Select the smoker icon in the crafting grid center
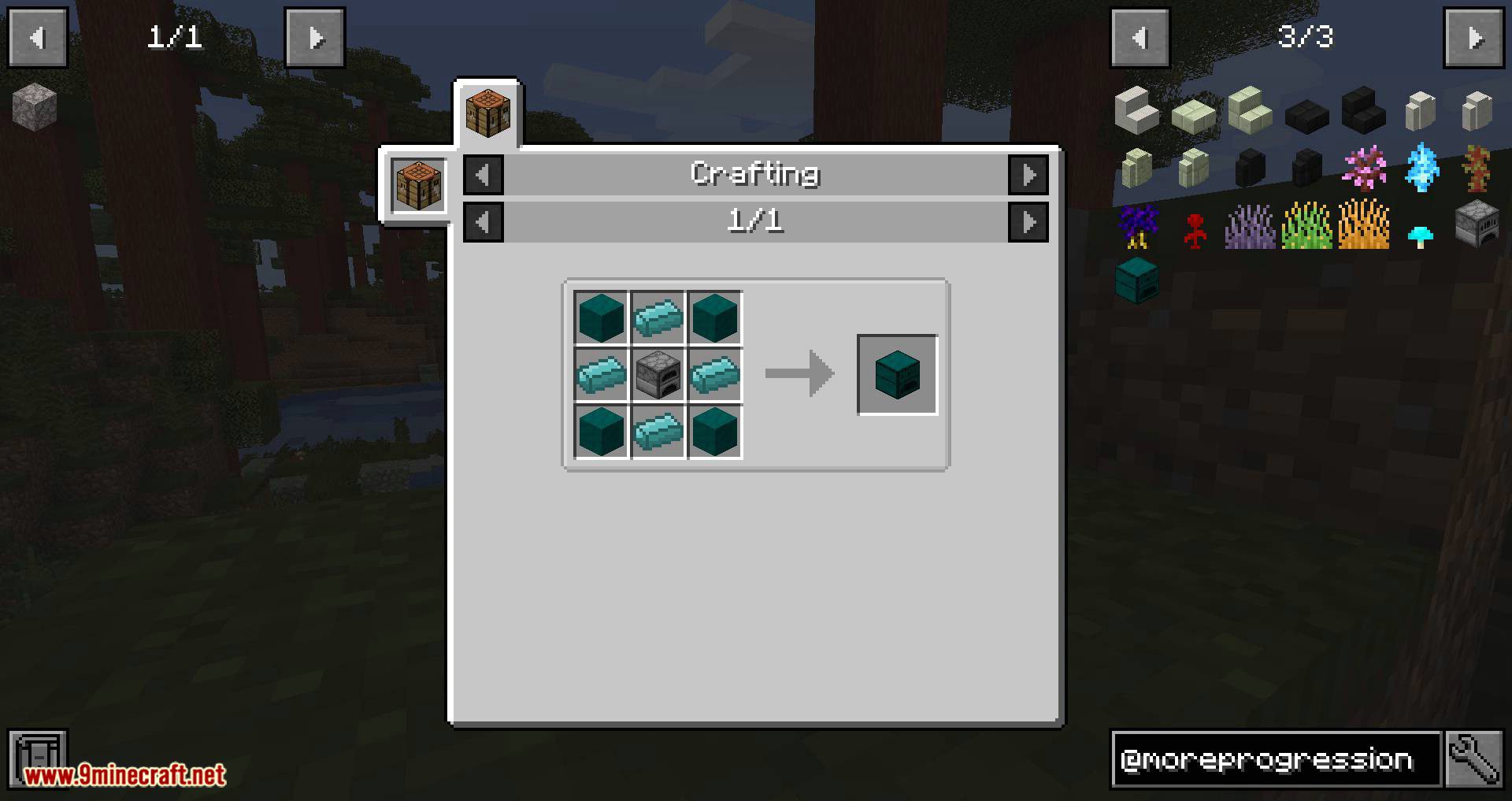Viewport: 1512px width, 801px height. 658,374
